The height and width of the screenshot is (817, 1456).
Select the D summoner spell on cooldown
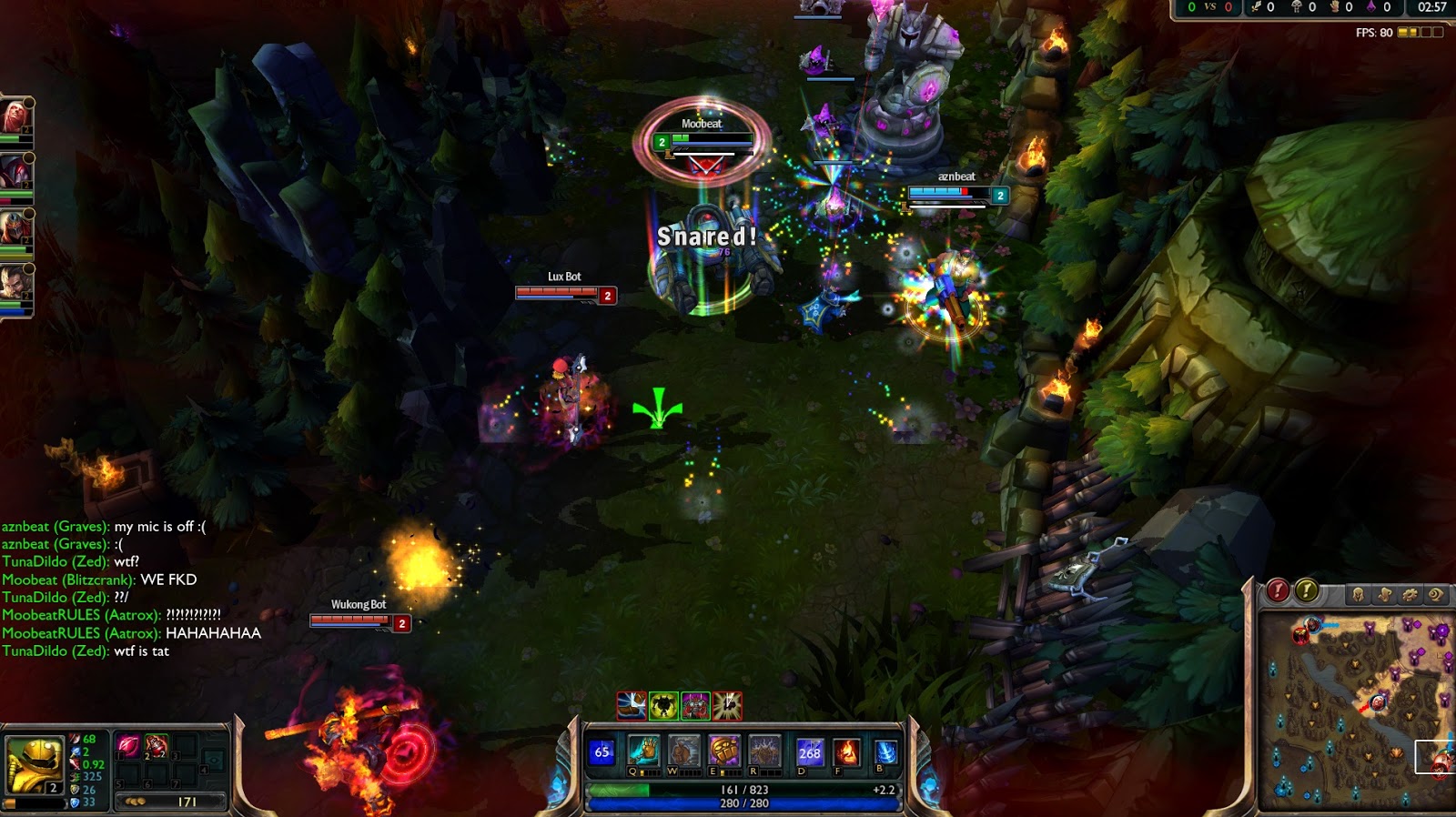pos(809,752)
